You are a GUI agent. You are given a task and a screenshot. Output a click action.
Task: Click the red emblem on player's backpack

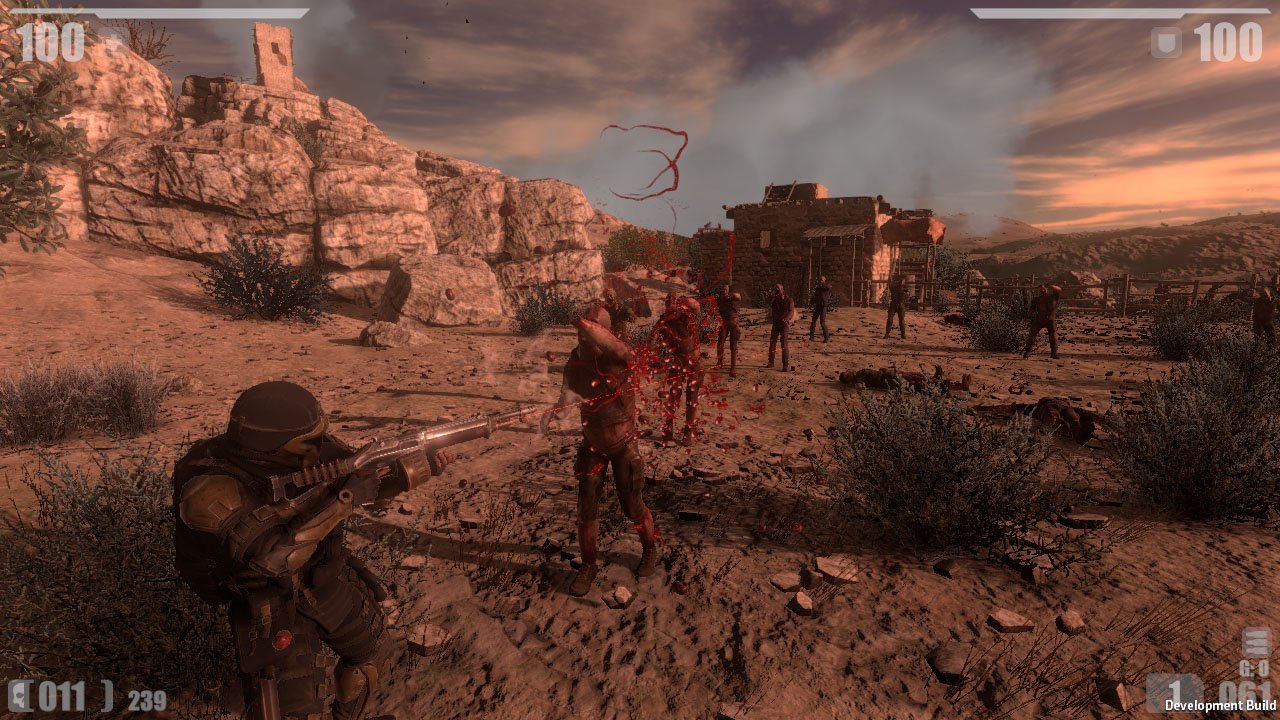(283, 641)
